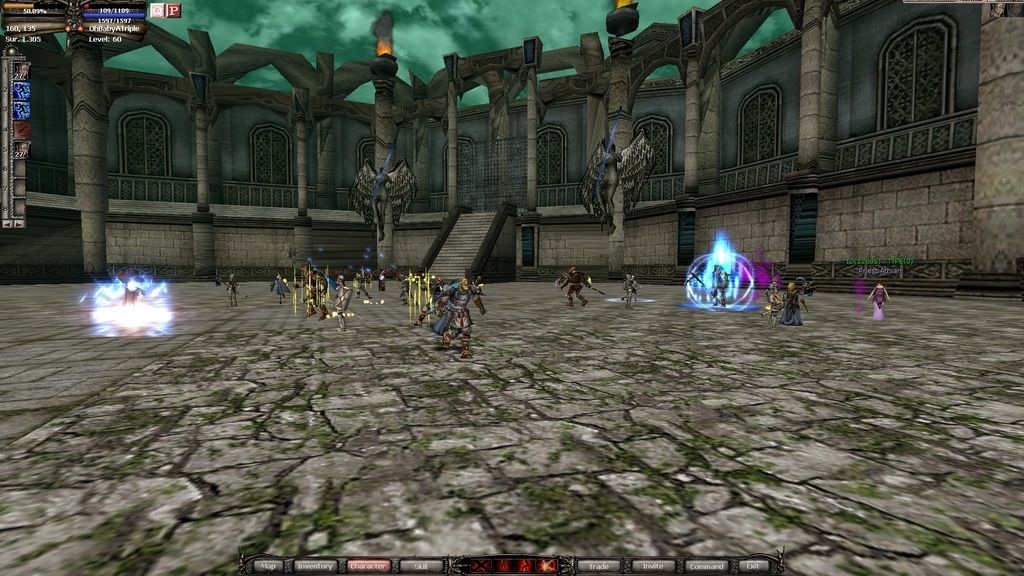Open the Skill window
The height and width of the screenshot is (576, 1024).
coord(421,566)
